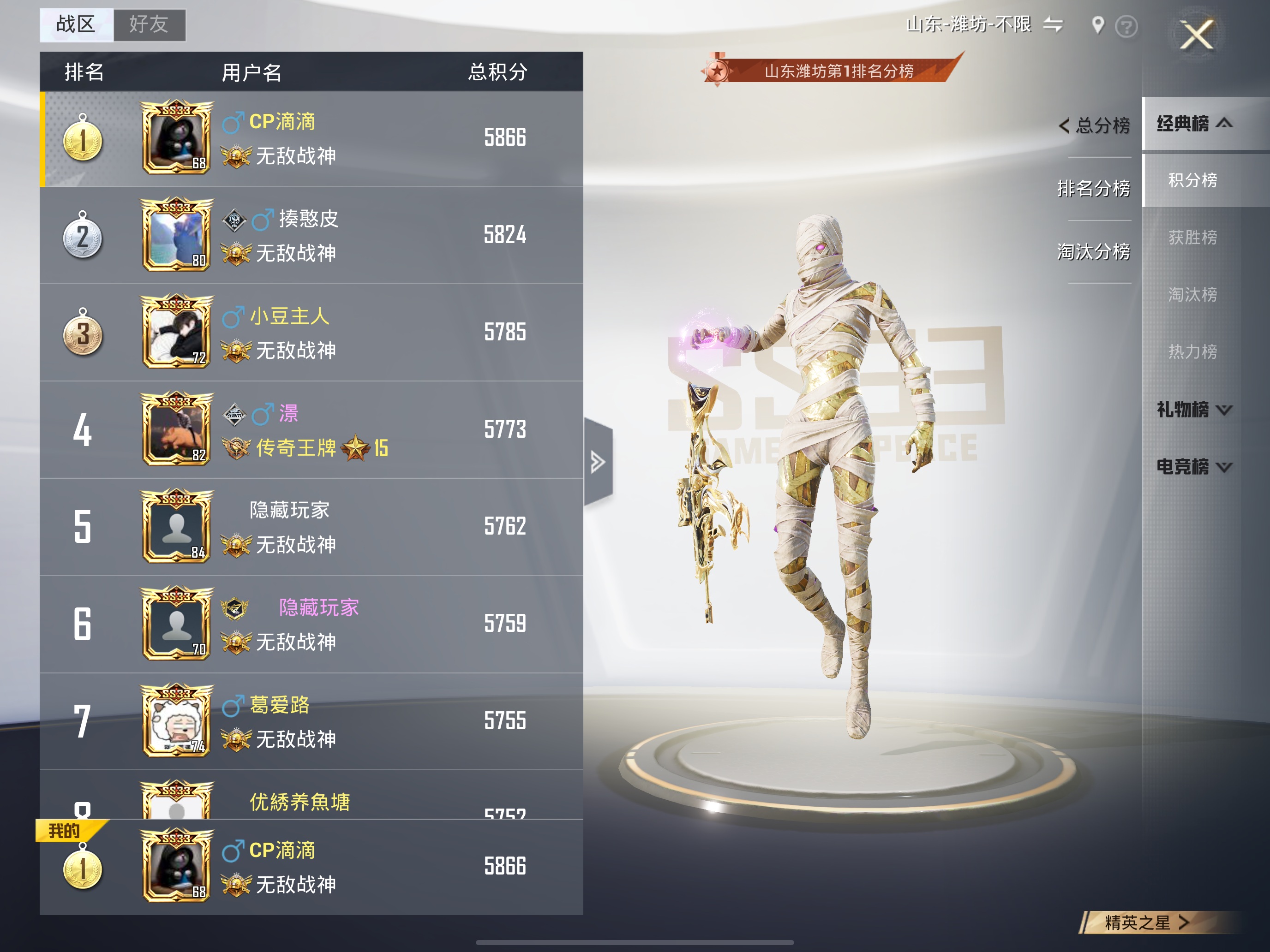Select rank 7 player 葛爱路's row

[x=311, y=721]
